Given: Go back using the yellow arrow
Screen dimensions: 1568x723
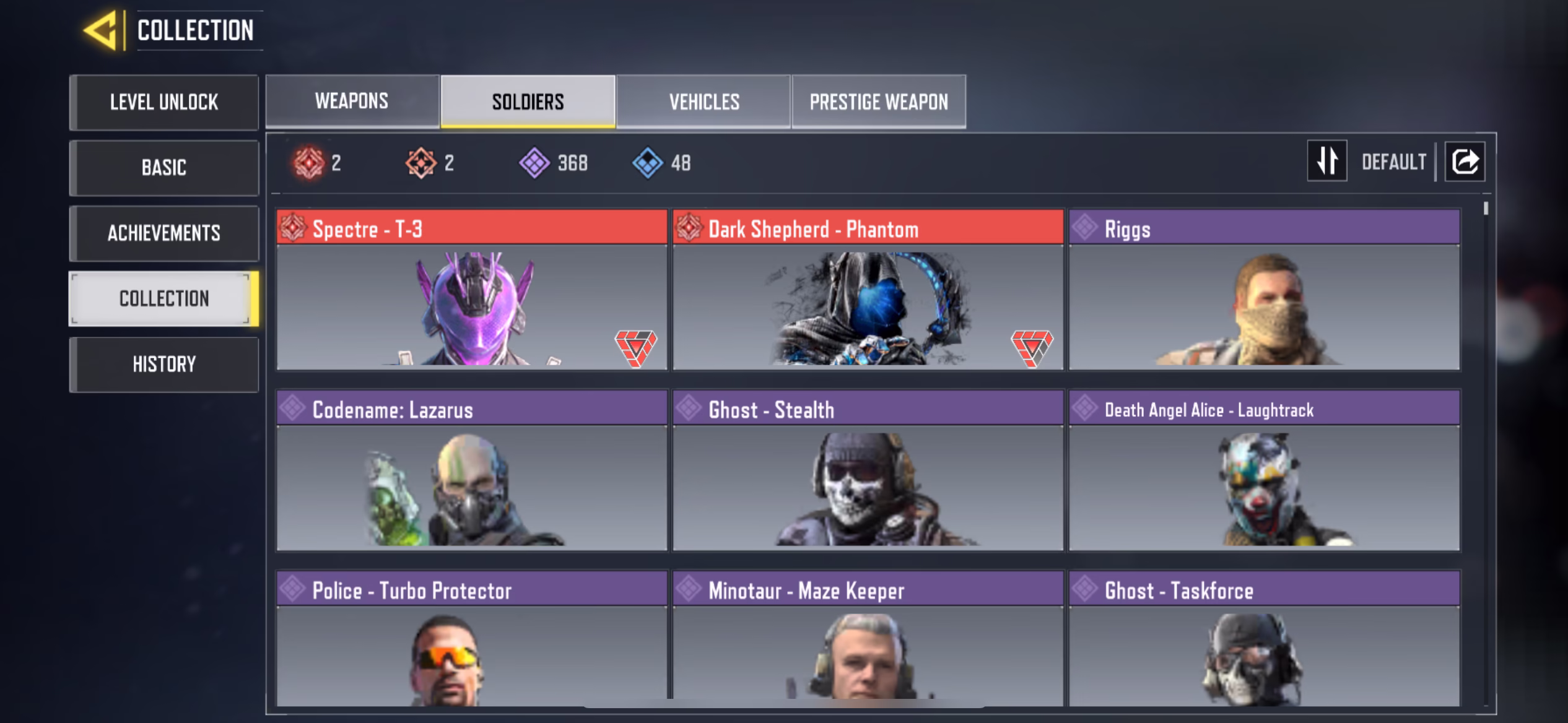Looking at the screenshot, I should tap(100, 30).
